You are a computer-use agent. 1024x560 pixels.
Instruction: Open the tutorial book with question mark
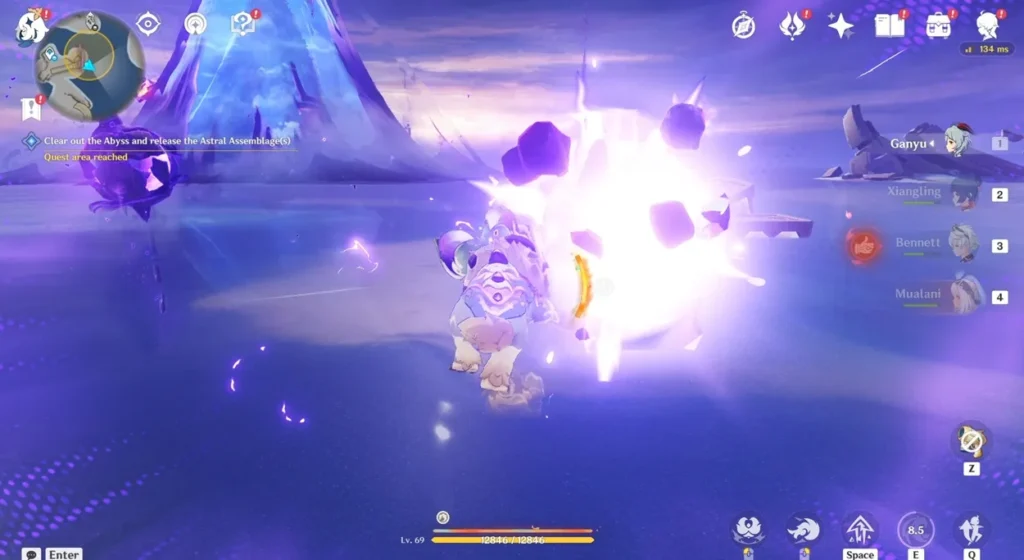click(x=243, y=24)
